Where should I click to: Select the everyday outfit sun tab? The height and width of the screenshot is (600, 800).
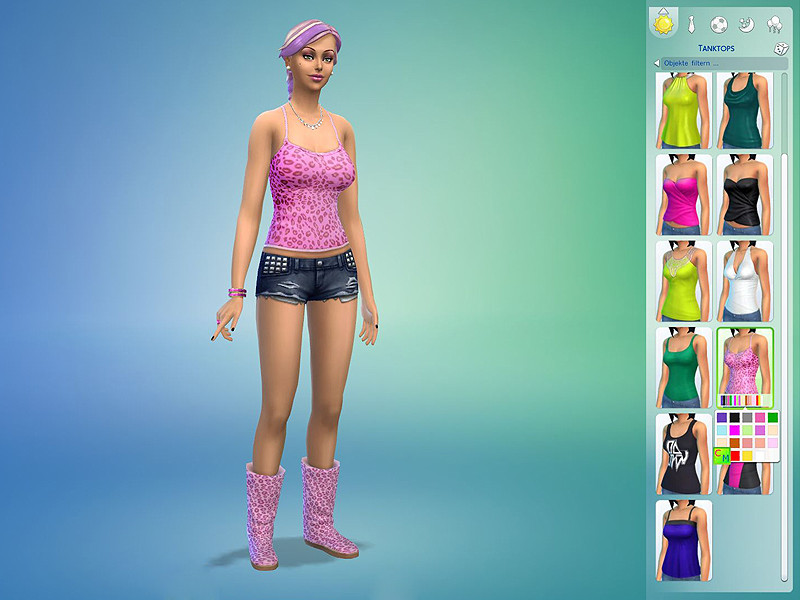tap(663, 22)
